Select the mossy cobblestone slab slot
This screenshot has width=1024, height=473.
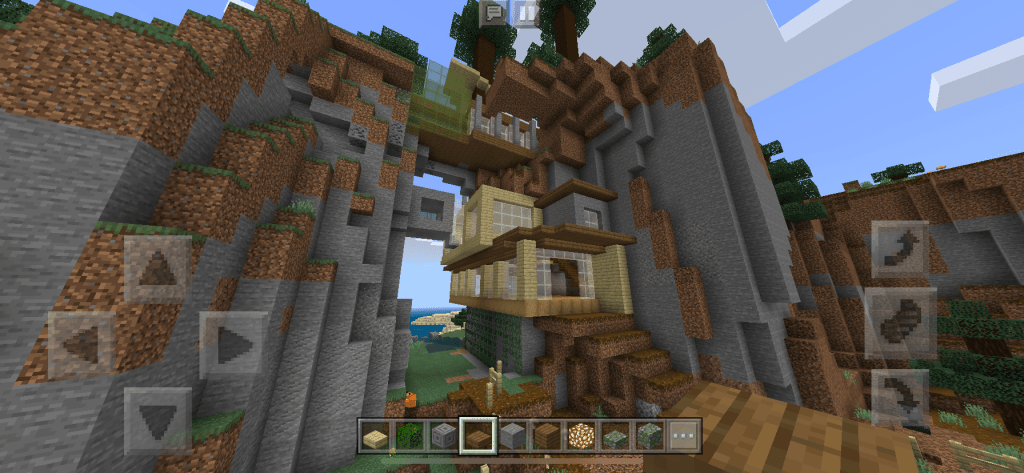coord(615,436)
